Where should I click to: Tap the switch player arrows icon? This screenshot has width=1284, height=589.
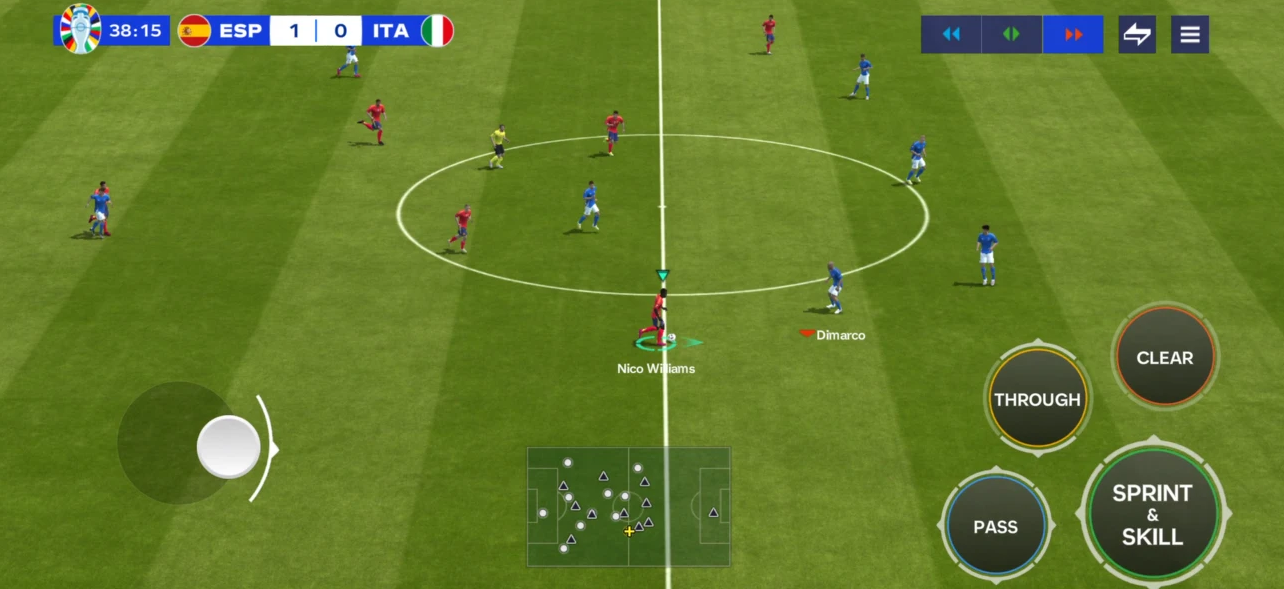[x=1137, y=34]
